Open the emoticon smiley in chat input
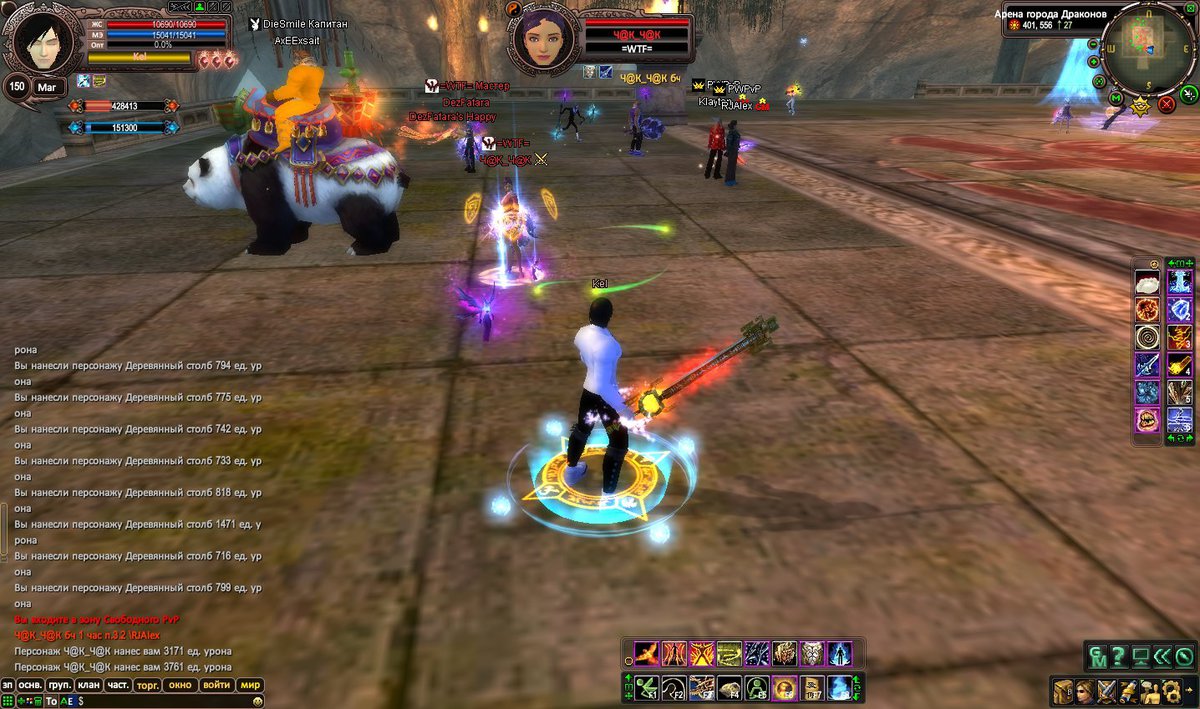This screenshot has height=709, width=1200. (258, 702)
